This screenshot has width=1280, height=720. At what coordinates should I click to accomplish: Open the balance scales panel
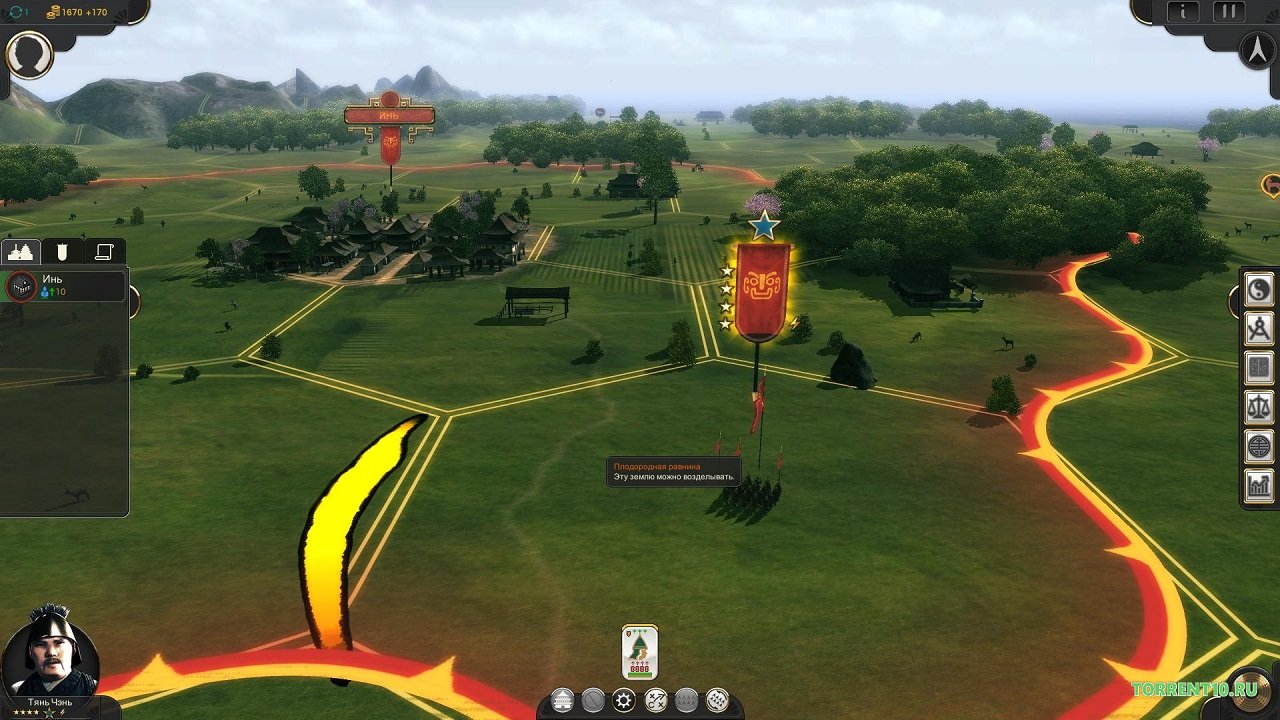pyautogui.click(x=1259, y=407)
